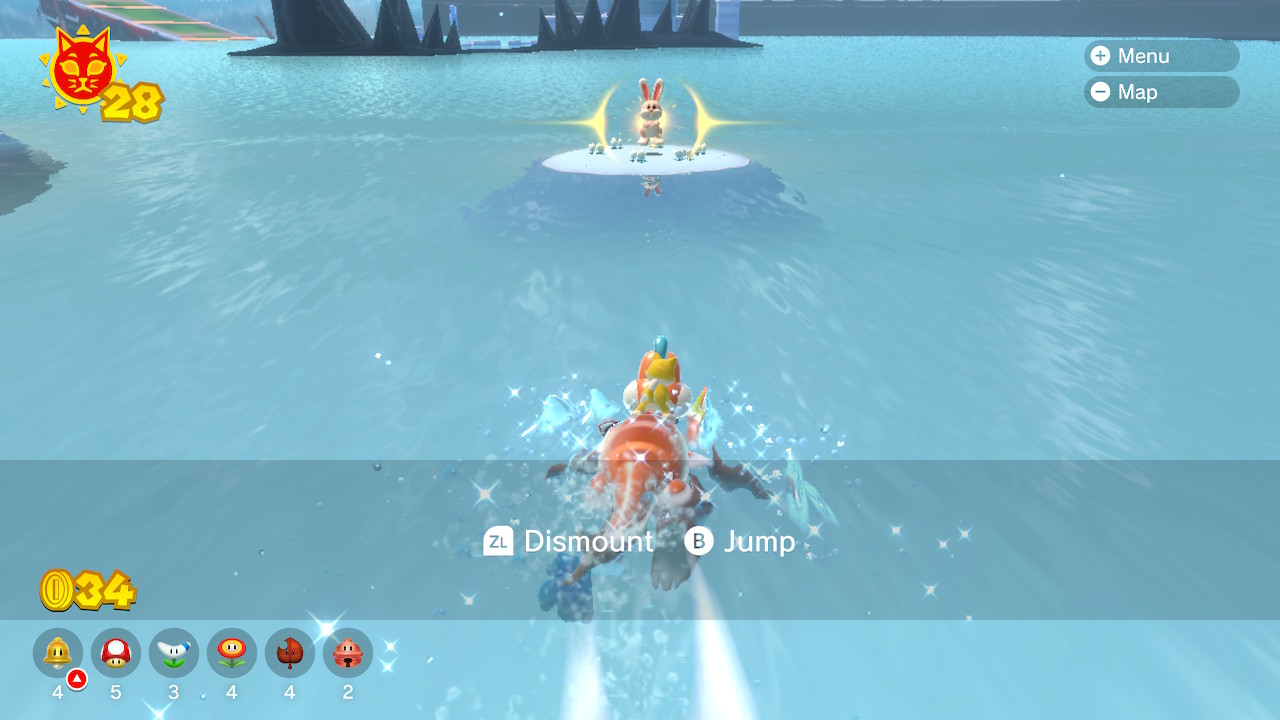This screenshot has width=1280, height=720.
Task: Choose the pink Lucky Bell item
Action: 348,653
